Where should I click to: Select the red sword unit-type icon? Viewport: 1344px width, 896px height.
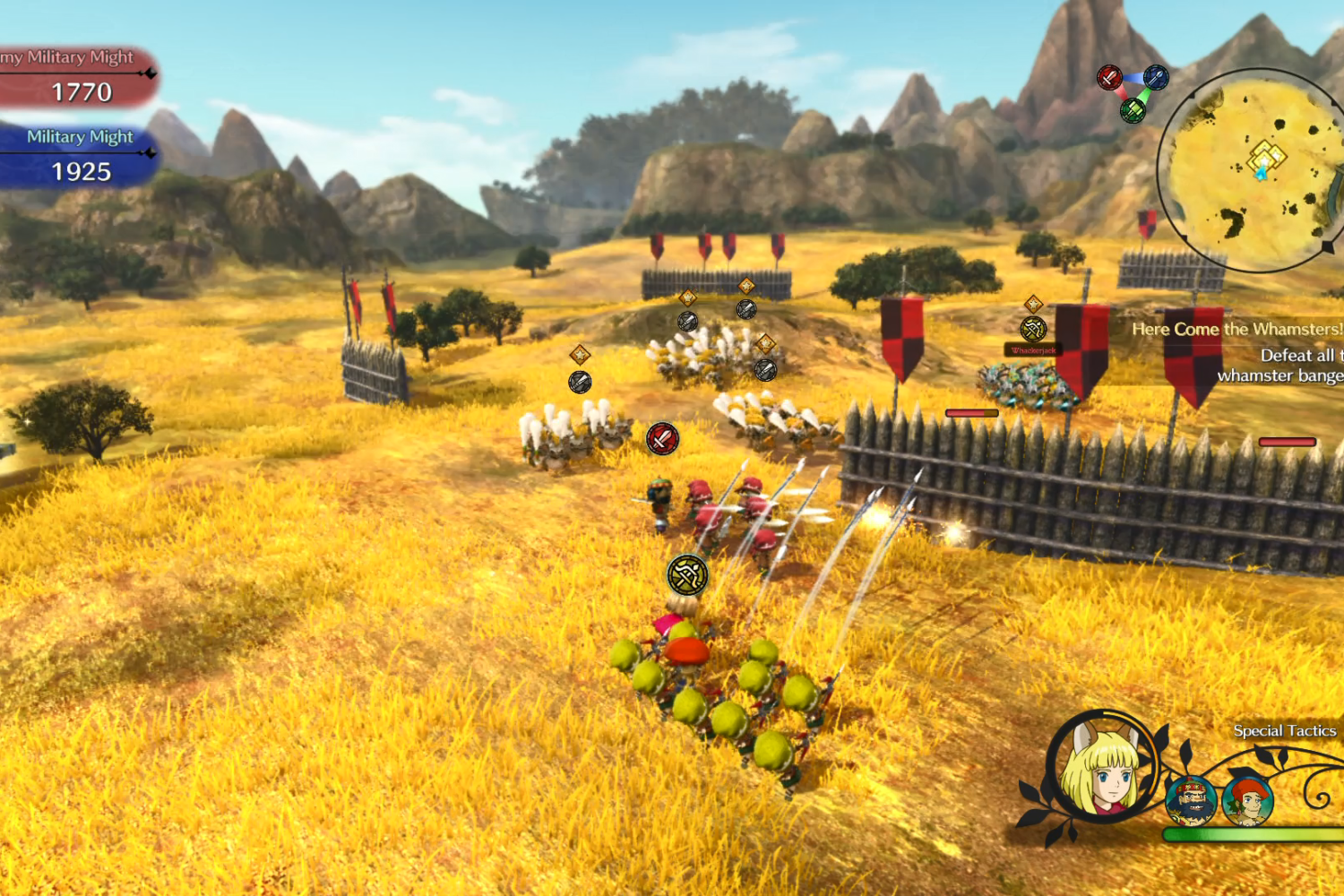(x=1109, y=78)
